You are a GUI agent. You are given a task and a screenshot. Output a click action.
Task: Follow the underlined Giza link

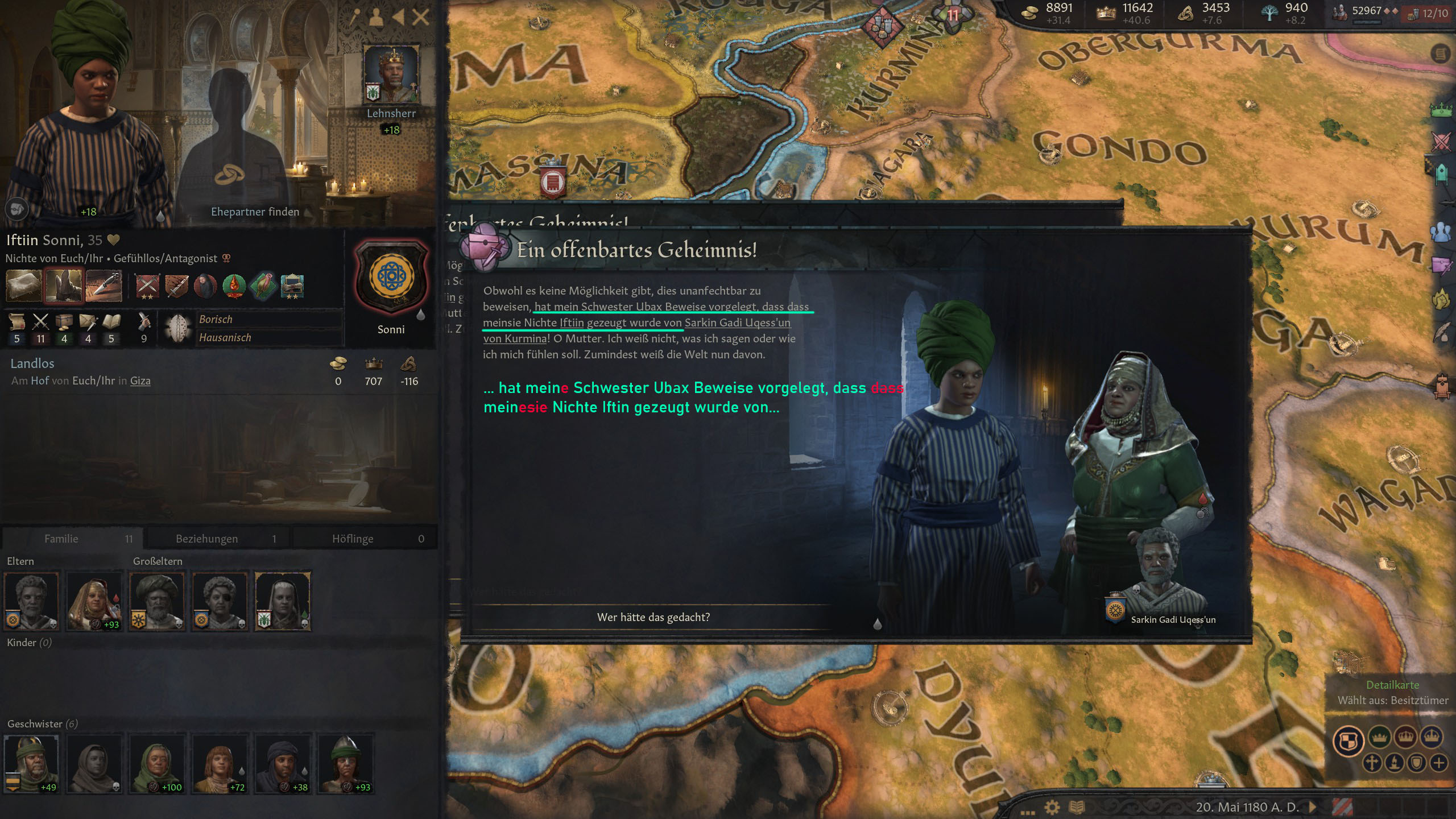(140, 380)
